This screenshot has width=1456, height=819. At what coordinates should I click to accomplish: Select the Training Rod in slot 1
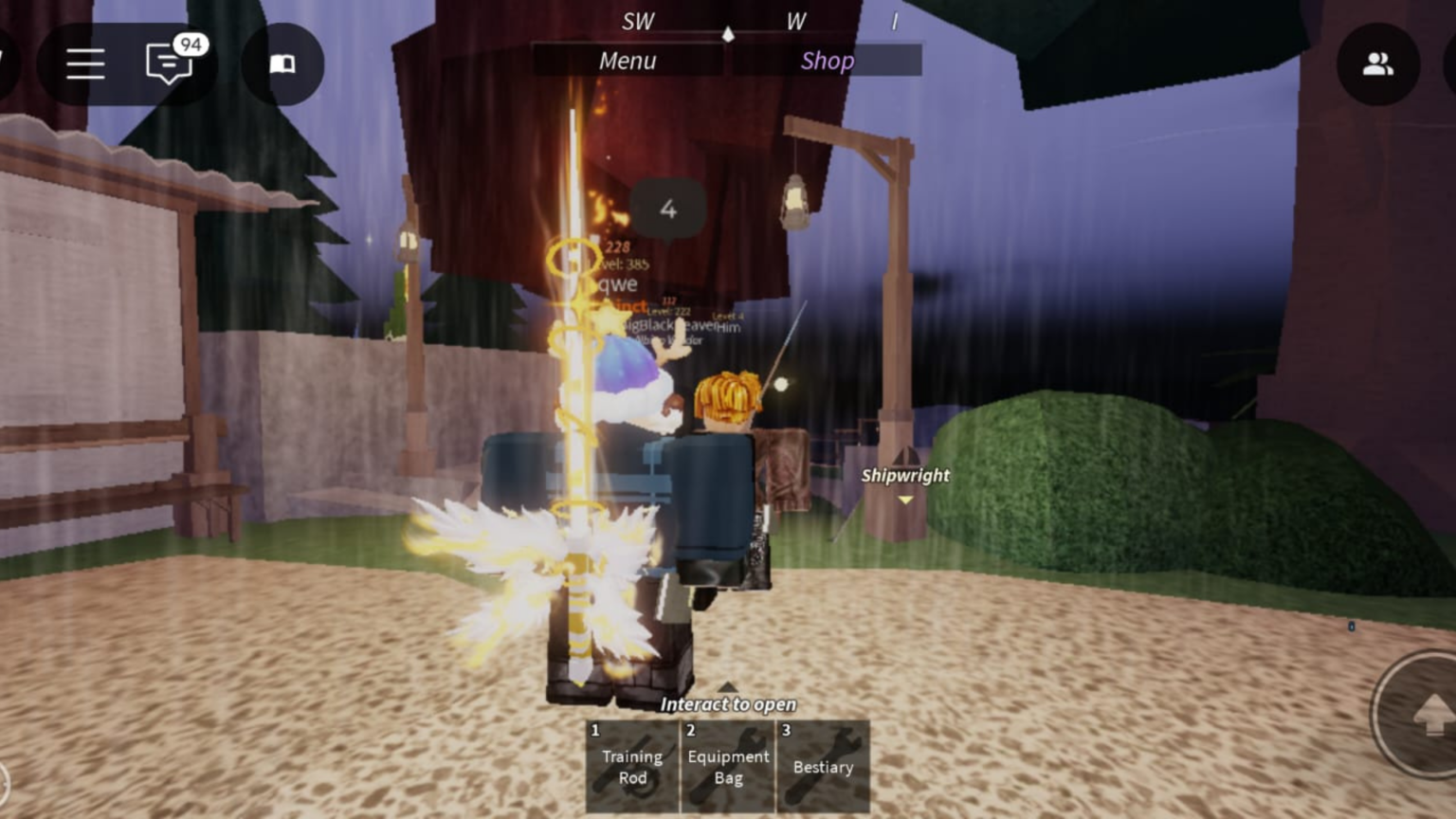tap(631, 764)
